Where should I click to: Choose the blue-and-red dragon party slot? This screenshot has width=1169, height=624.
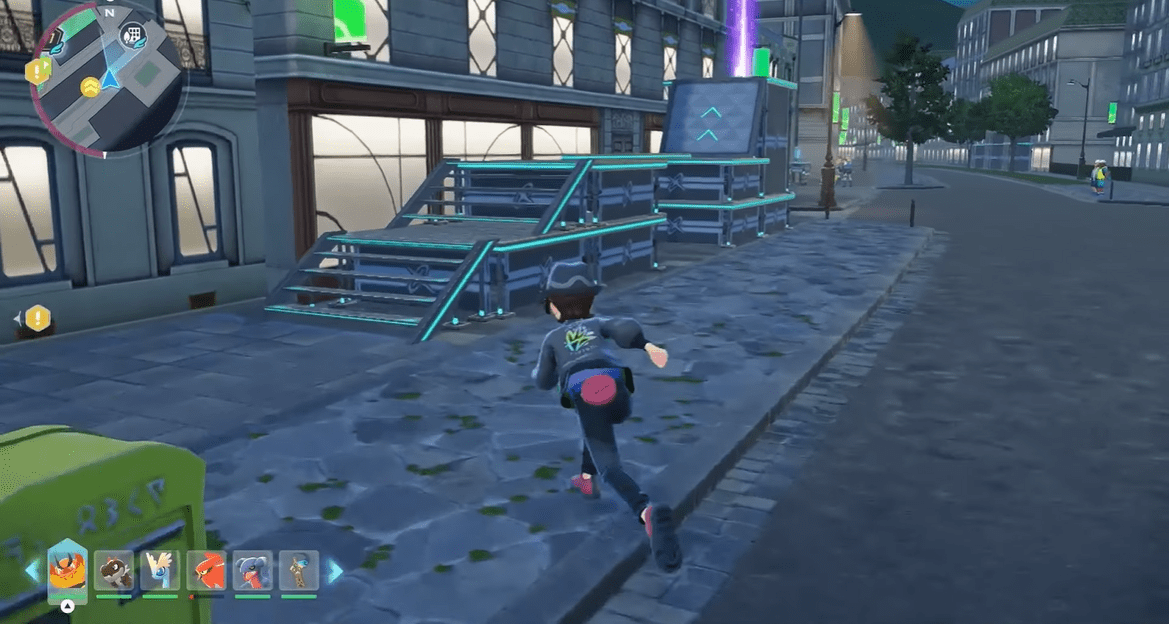[x=253, y=570]
